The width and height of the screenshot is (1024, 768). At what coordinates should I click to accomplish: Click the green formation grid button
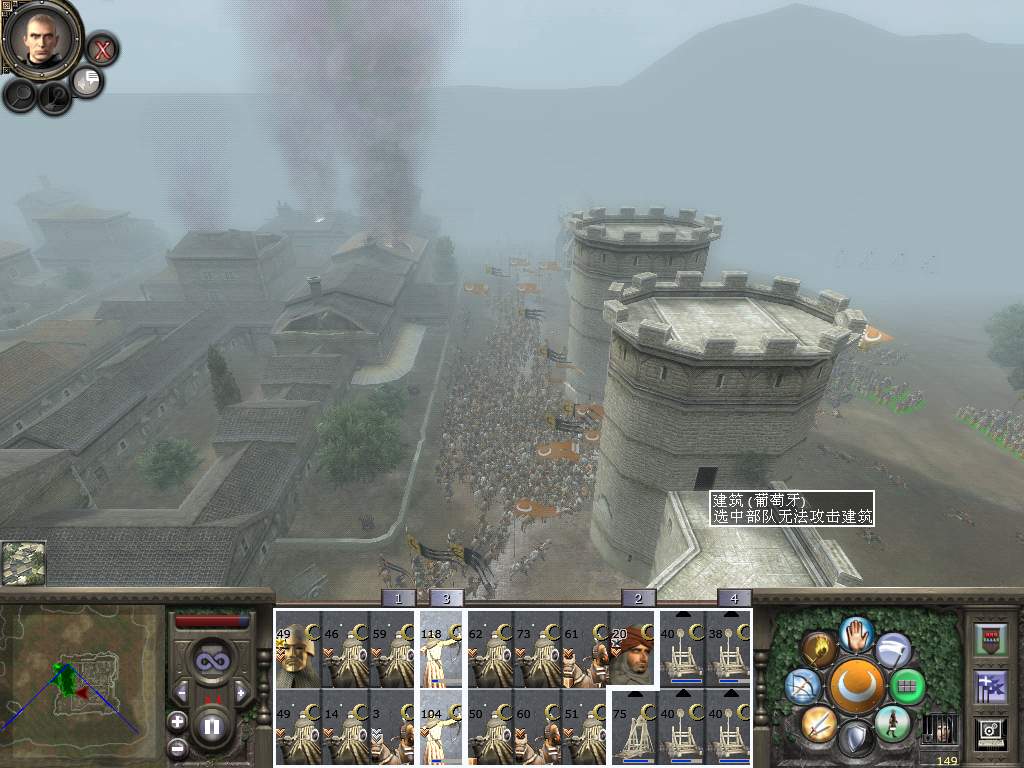pos(908,686)
